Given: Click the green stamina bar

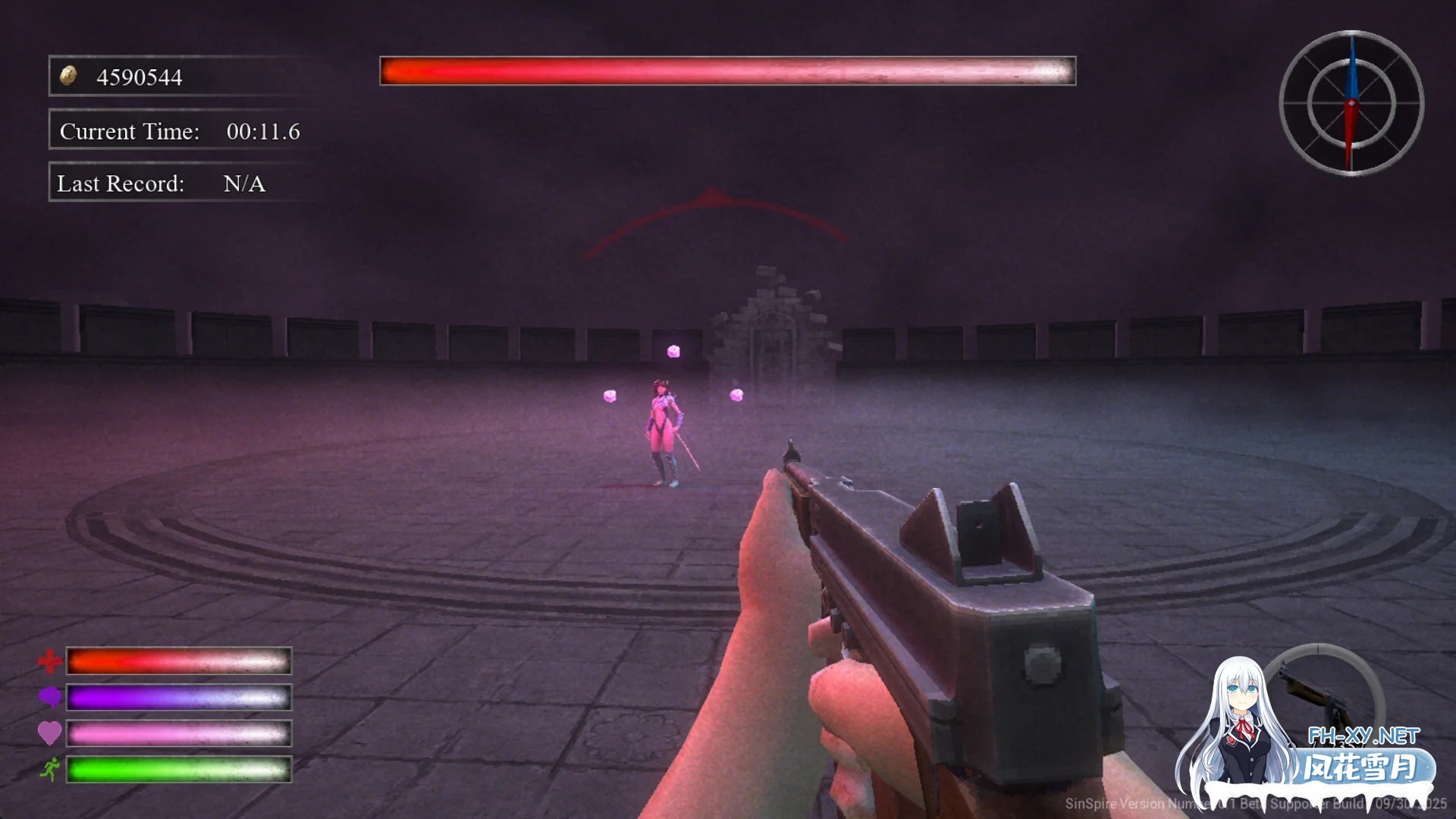Looking at the screenshot, I should pyautogui.click(x=178, y=770).
